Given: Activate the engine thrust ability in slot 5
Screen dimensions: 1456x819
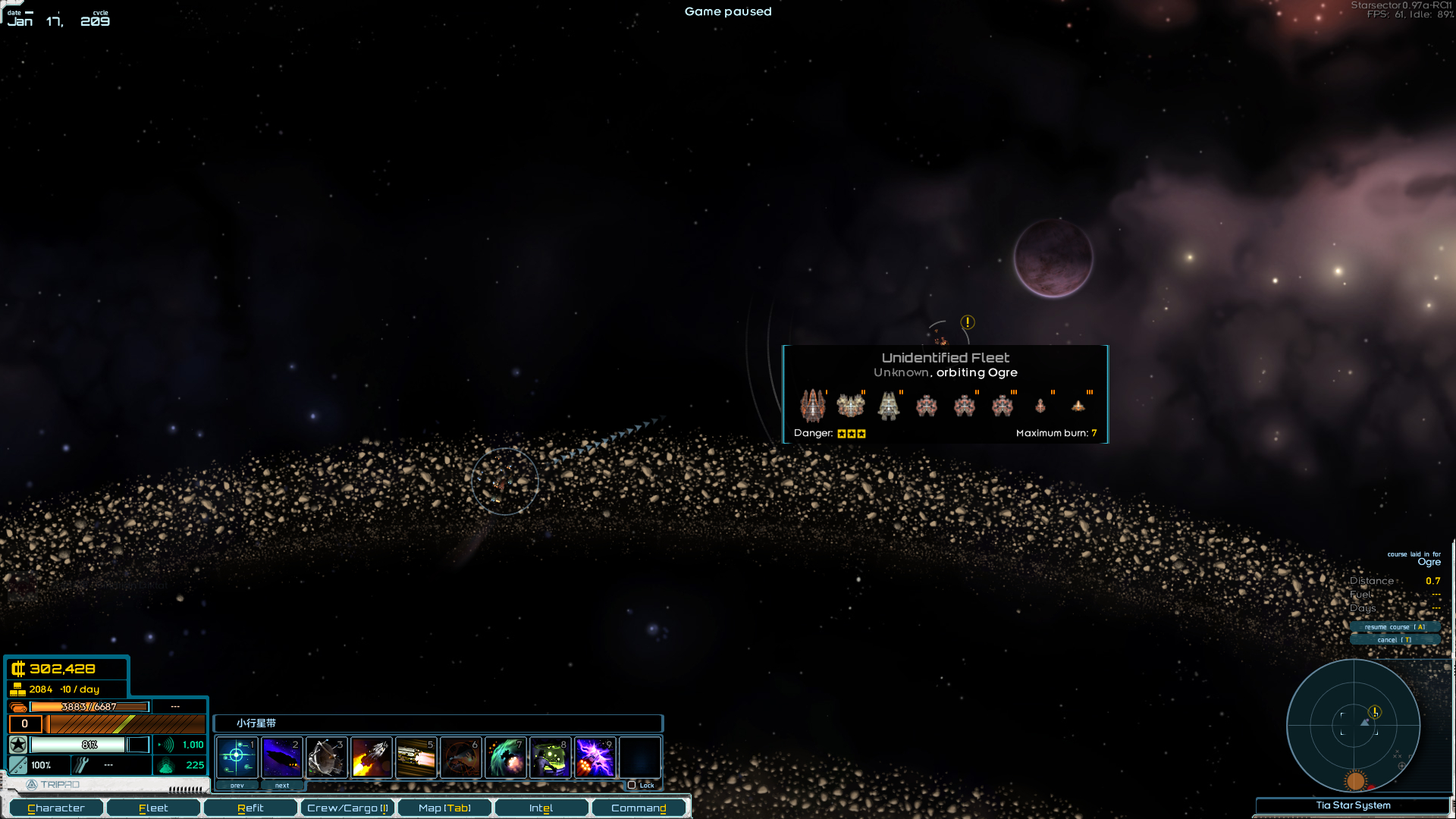Looking at the screenshot, I should coord(416,757).
